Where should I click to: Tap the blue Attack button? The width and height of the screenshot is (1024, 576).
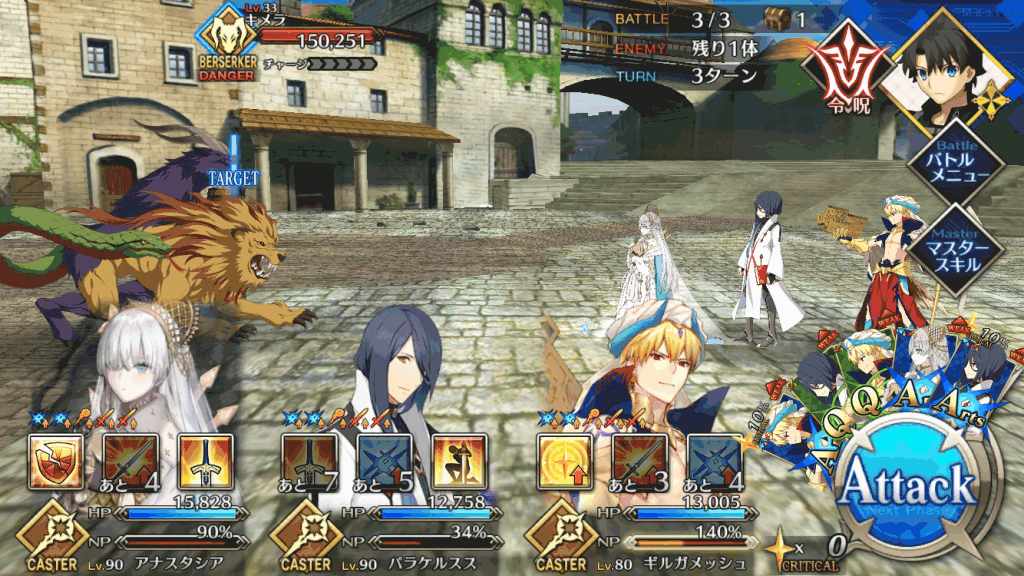[x=908, y=486]
